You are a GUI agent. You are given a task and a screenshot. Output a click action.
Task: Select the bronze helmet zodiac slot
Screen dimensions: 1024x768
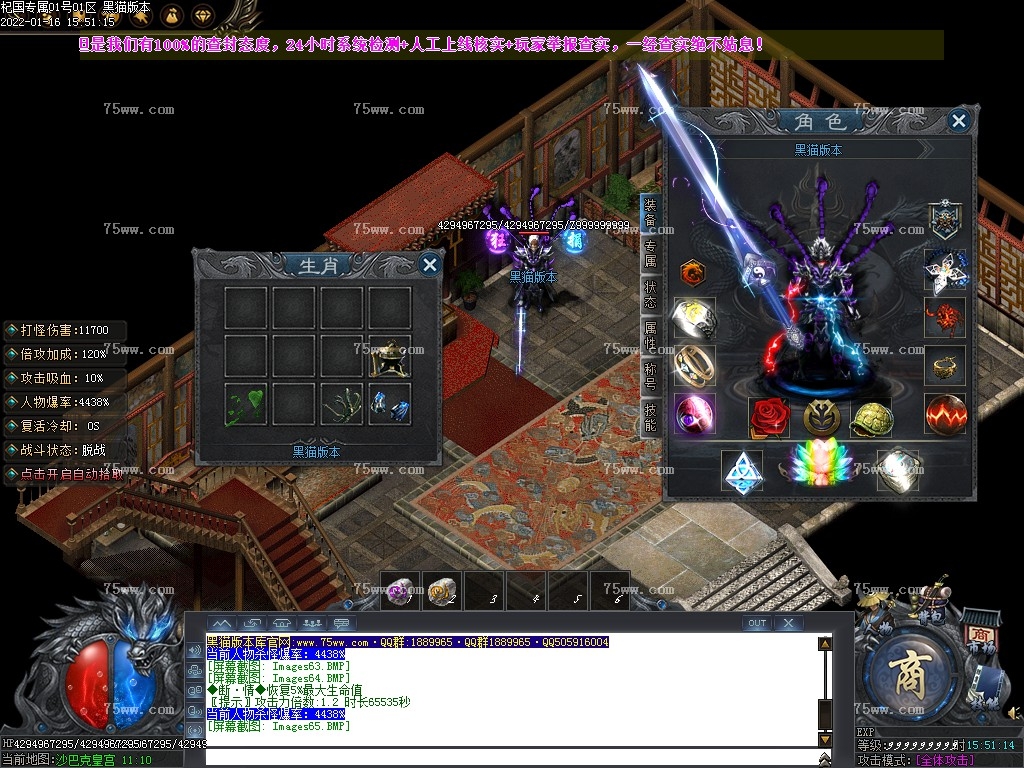pos(389,357)
